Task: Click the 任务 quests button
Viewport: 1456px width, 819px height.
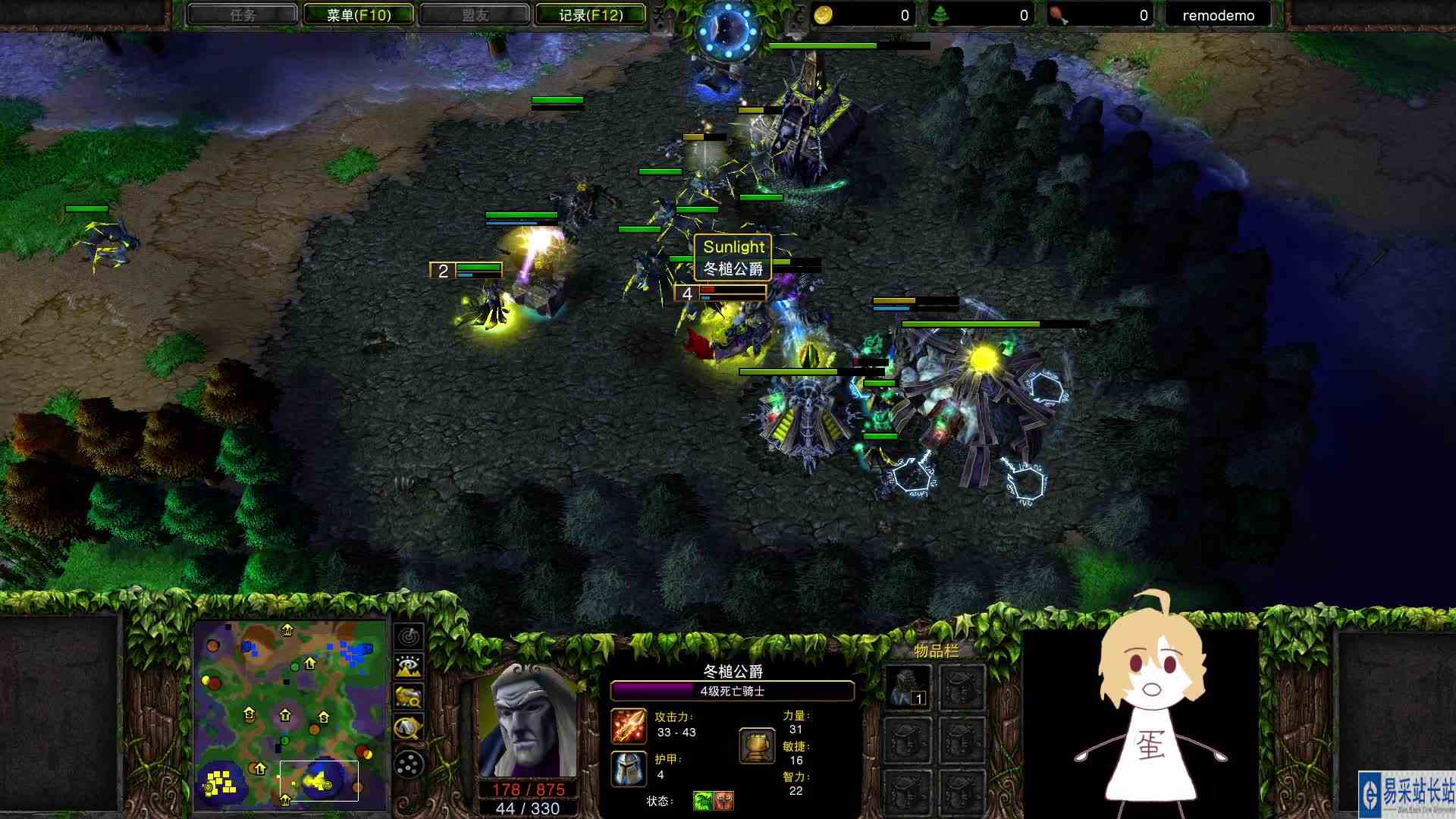Action: pyautogui.click(x=243, y=14)
